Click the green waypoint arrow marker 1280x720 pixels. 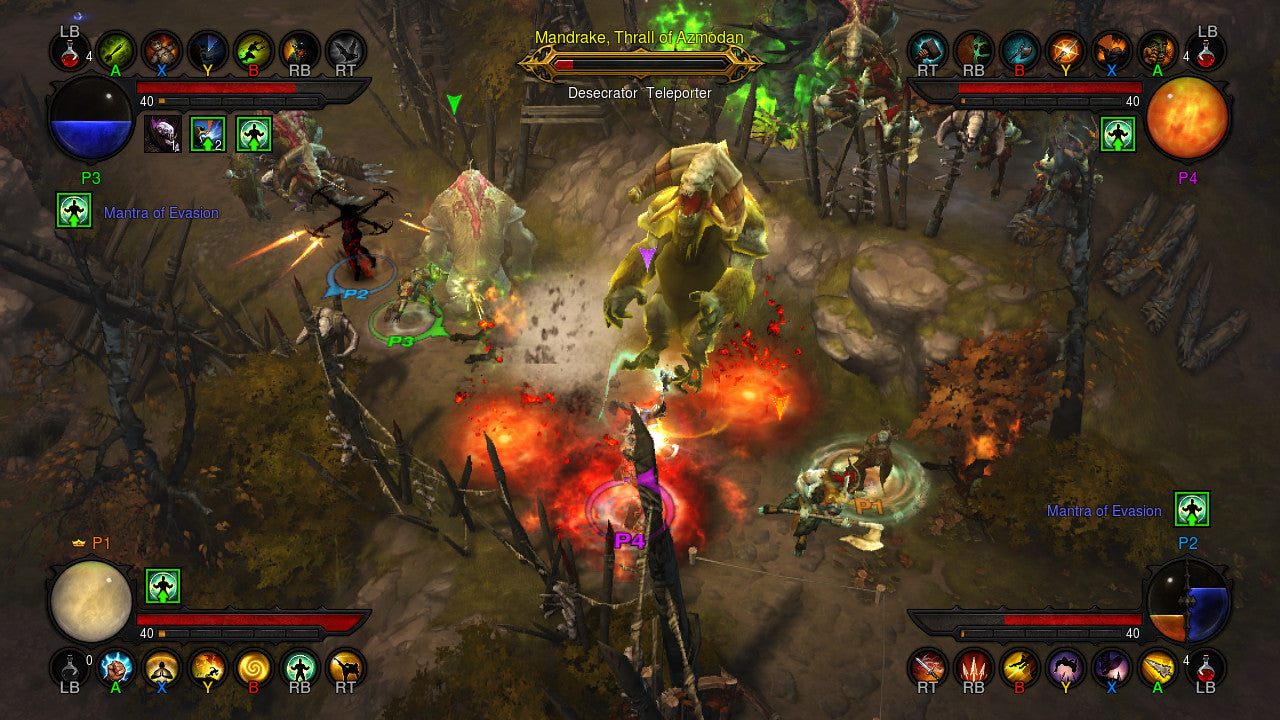455,103
